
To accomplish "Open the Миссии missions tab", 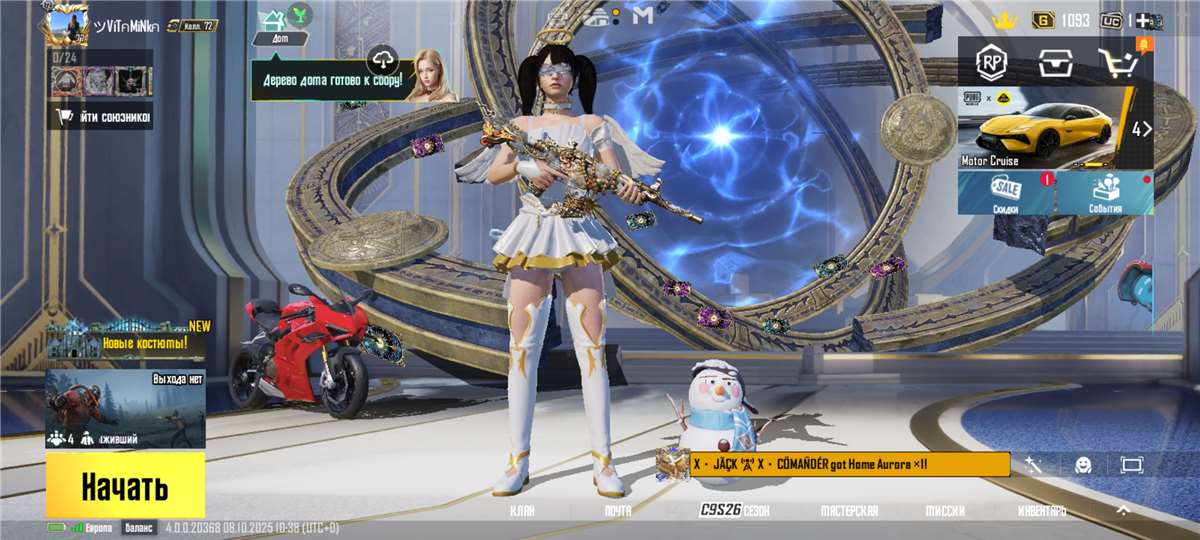I will 944,511.
